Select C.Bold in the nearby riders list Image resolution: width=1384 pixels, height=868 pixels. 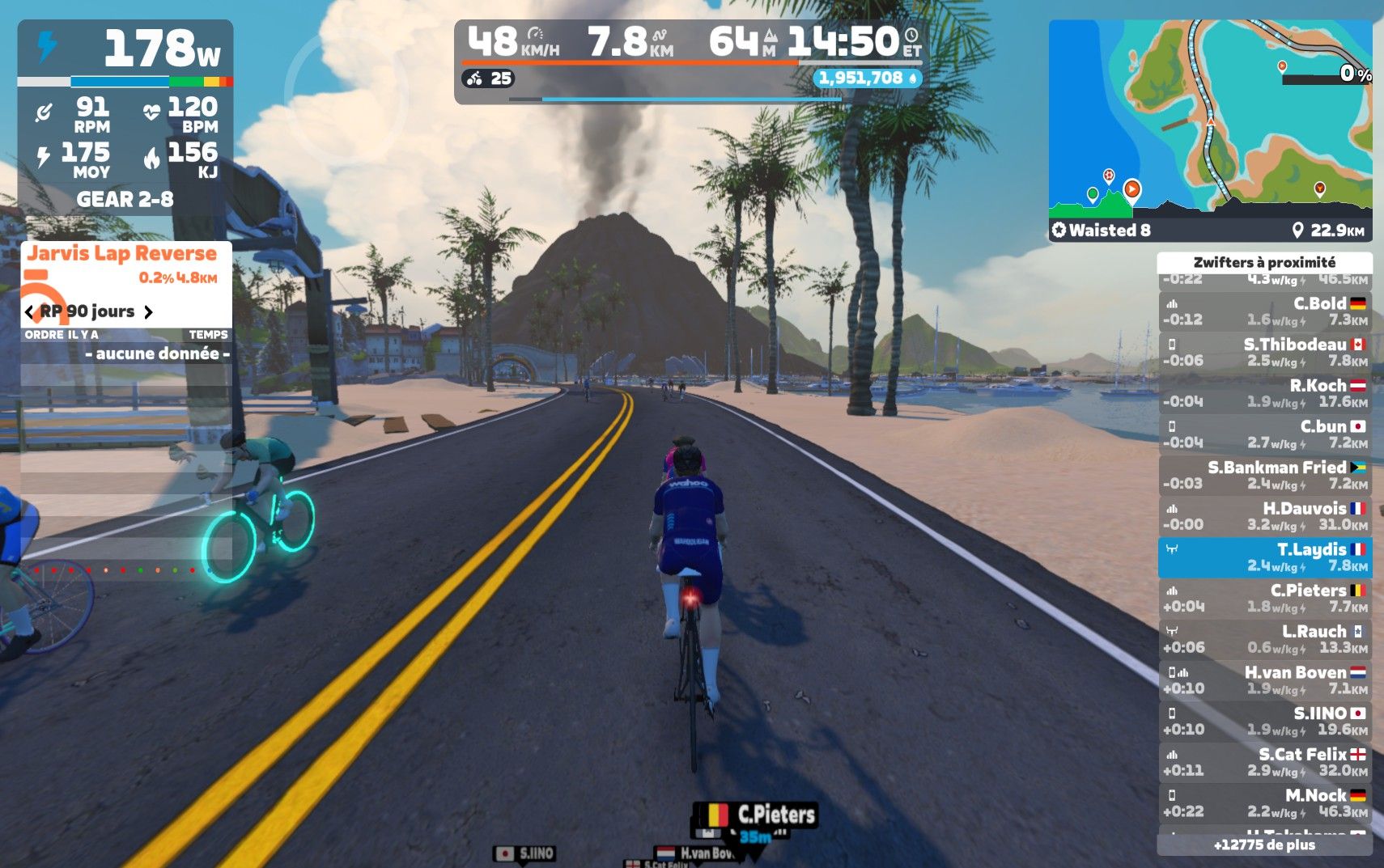click(x=1264, y=311)
